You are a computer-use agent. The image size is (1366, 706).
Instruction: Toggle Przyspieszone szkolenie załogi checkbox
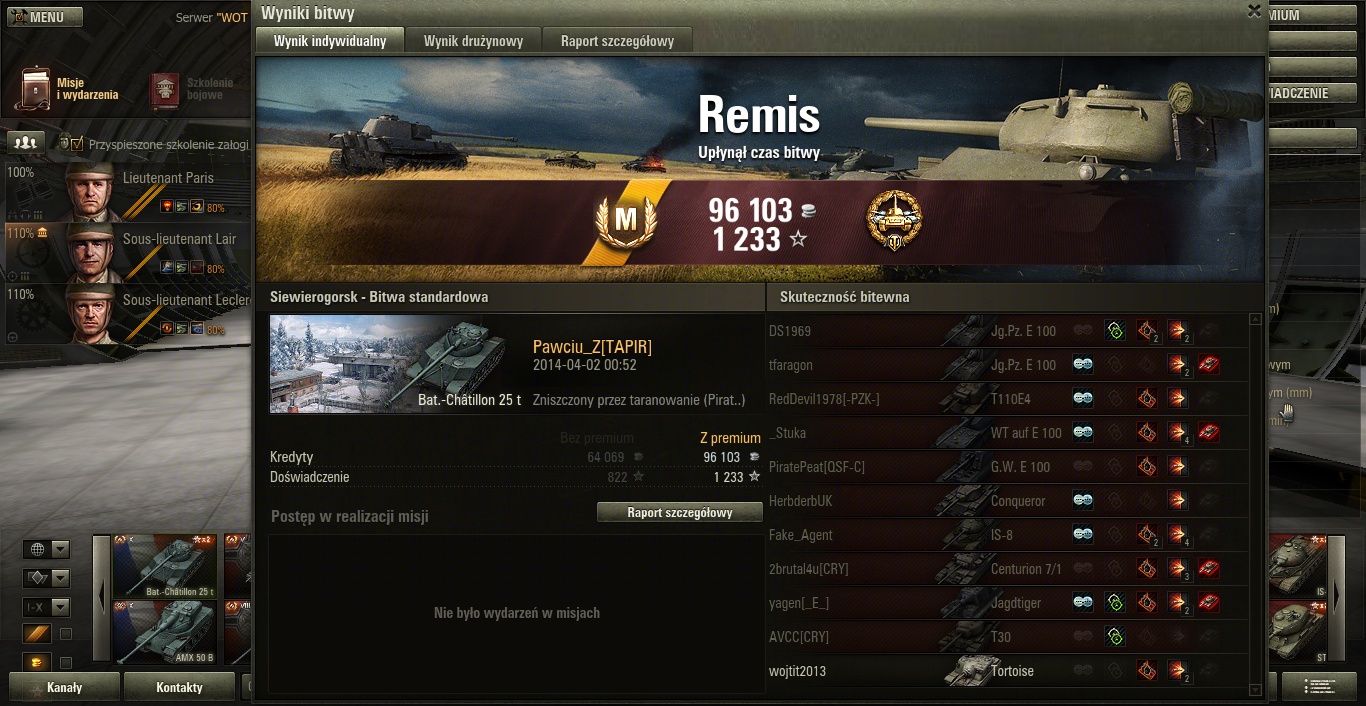coord(76,144)
